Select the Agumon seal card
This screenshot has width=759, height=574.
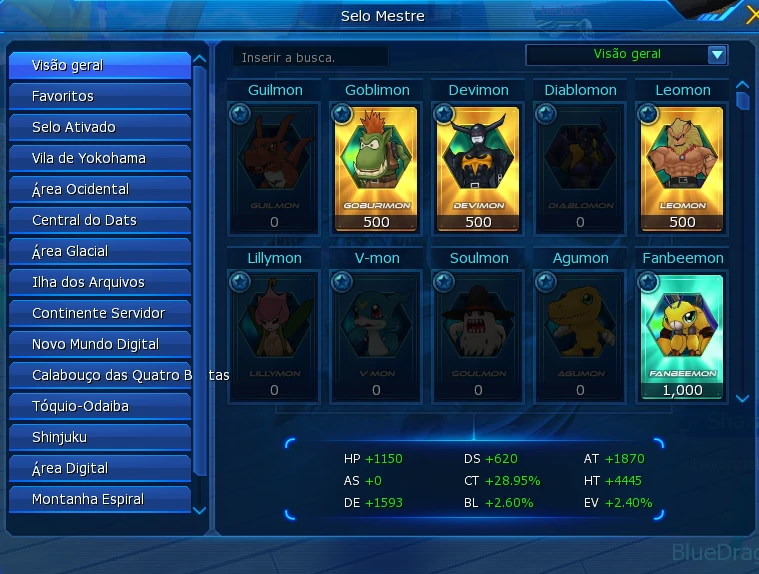tap(580, 335)
